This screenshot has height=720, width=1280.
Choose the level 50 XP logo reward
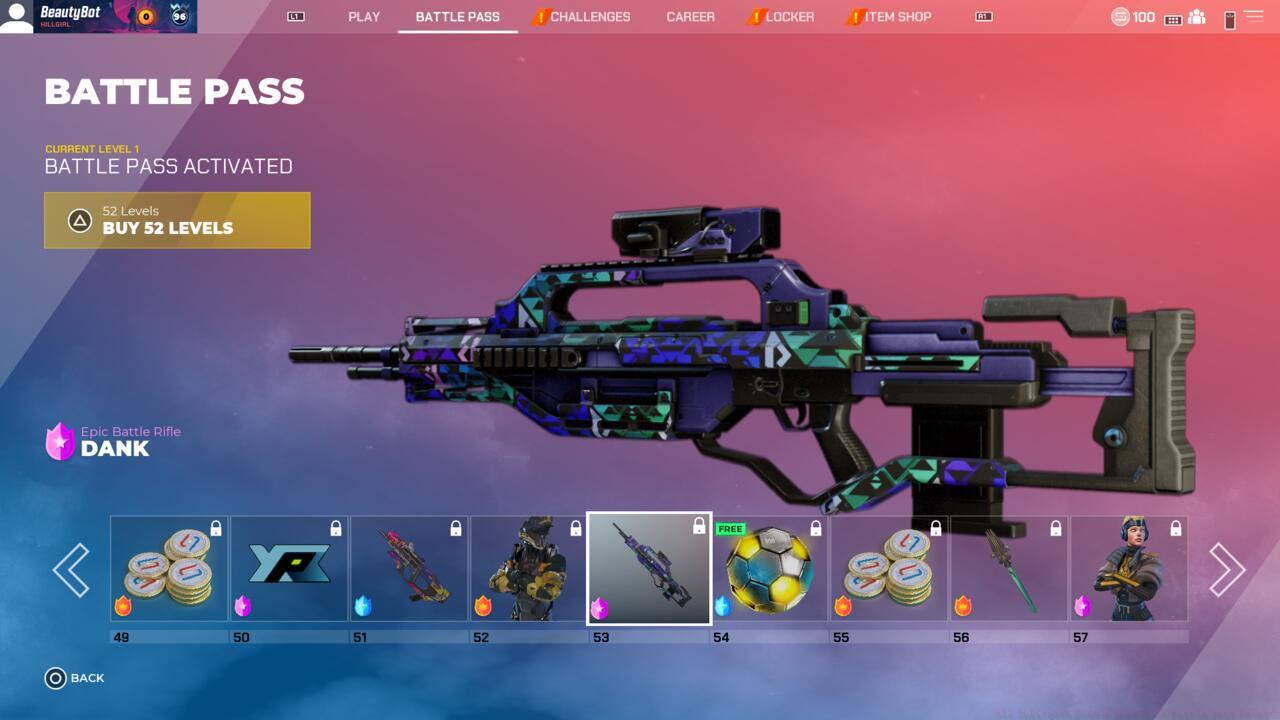289,569
